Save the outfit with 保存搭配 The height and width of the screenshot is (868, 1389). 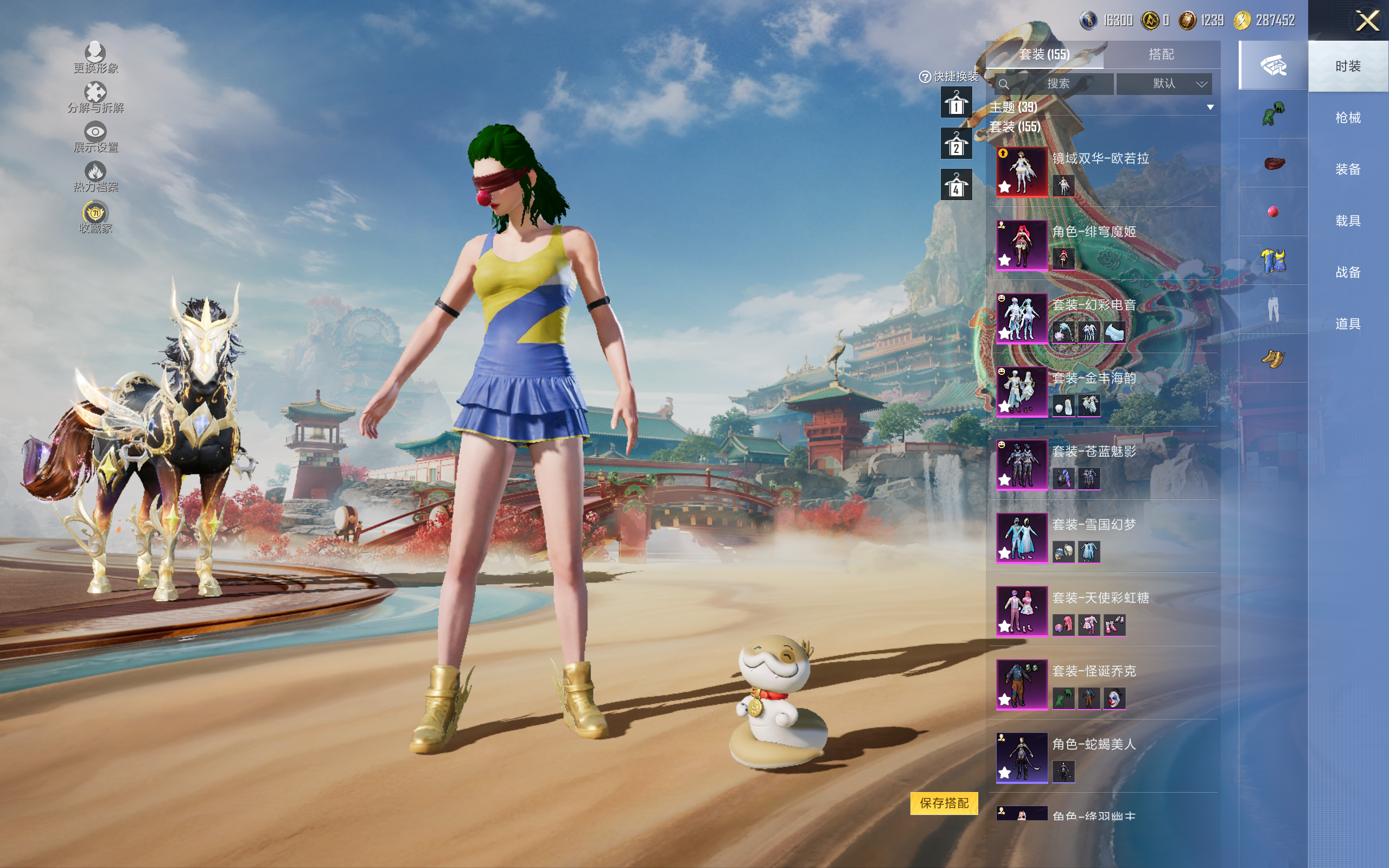click(944, 803)
